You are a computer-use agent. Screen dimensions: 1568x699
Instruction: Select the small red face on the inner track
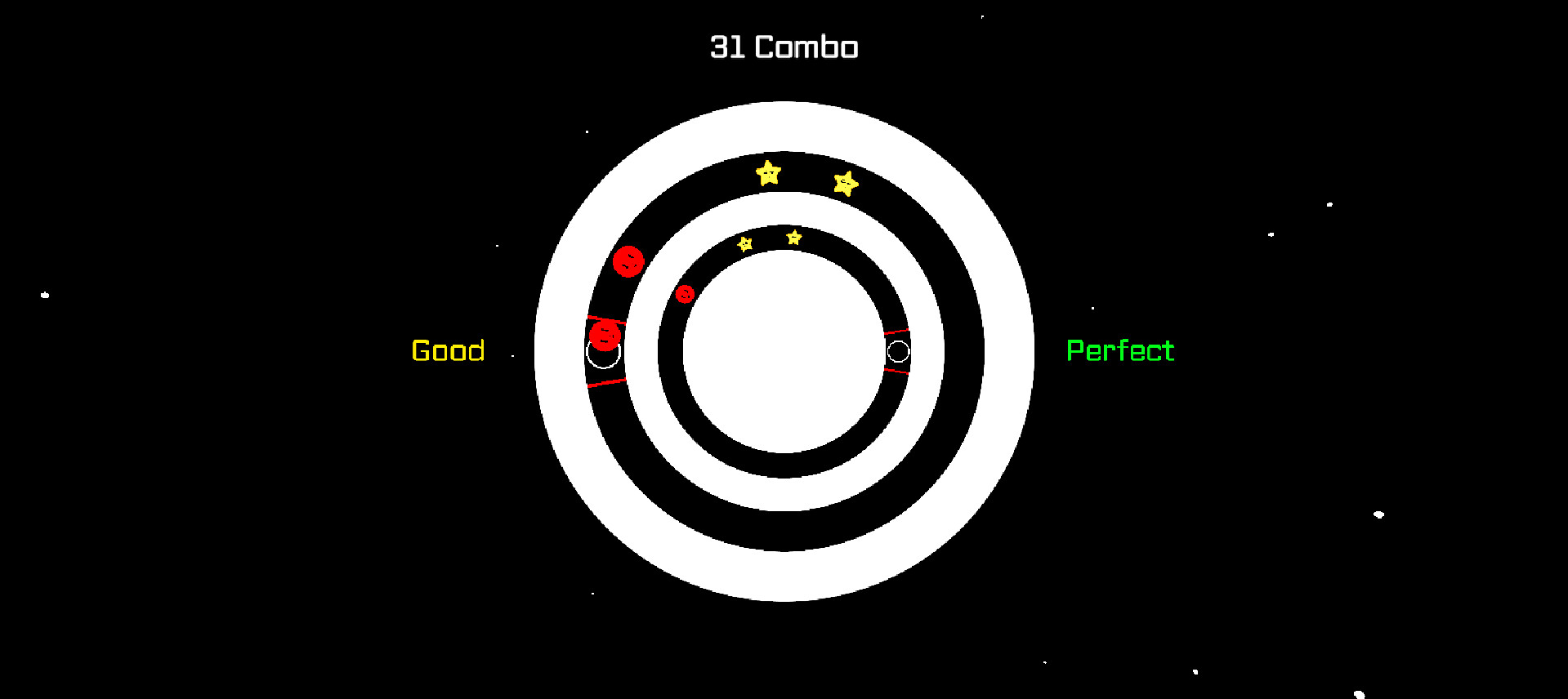click(x=686, y=293)
